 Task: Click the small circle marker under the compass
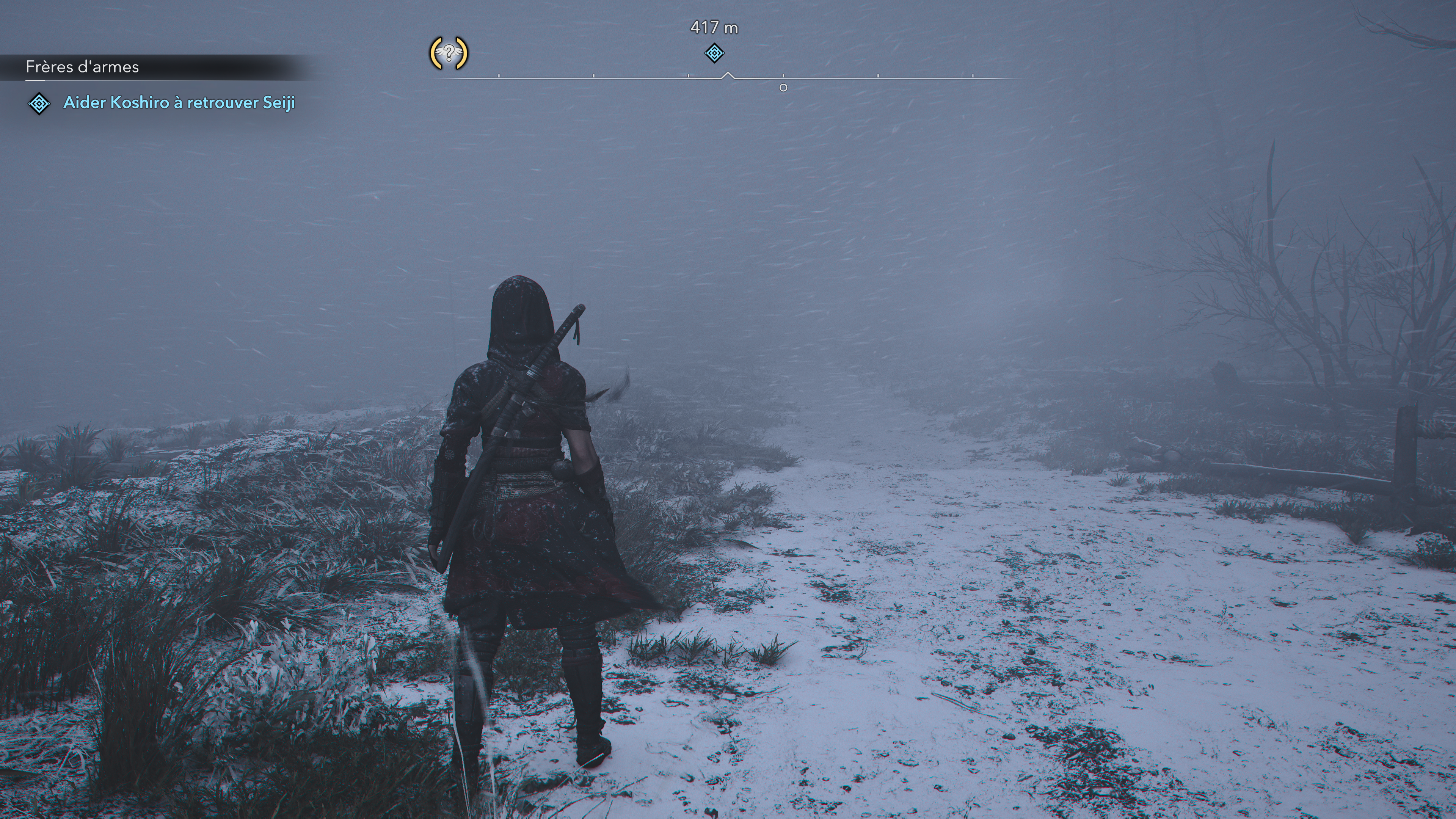pyautogui.click(x=783, y=88)
